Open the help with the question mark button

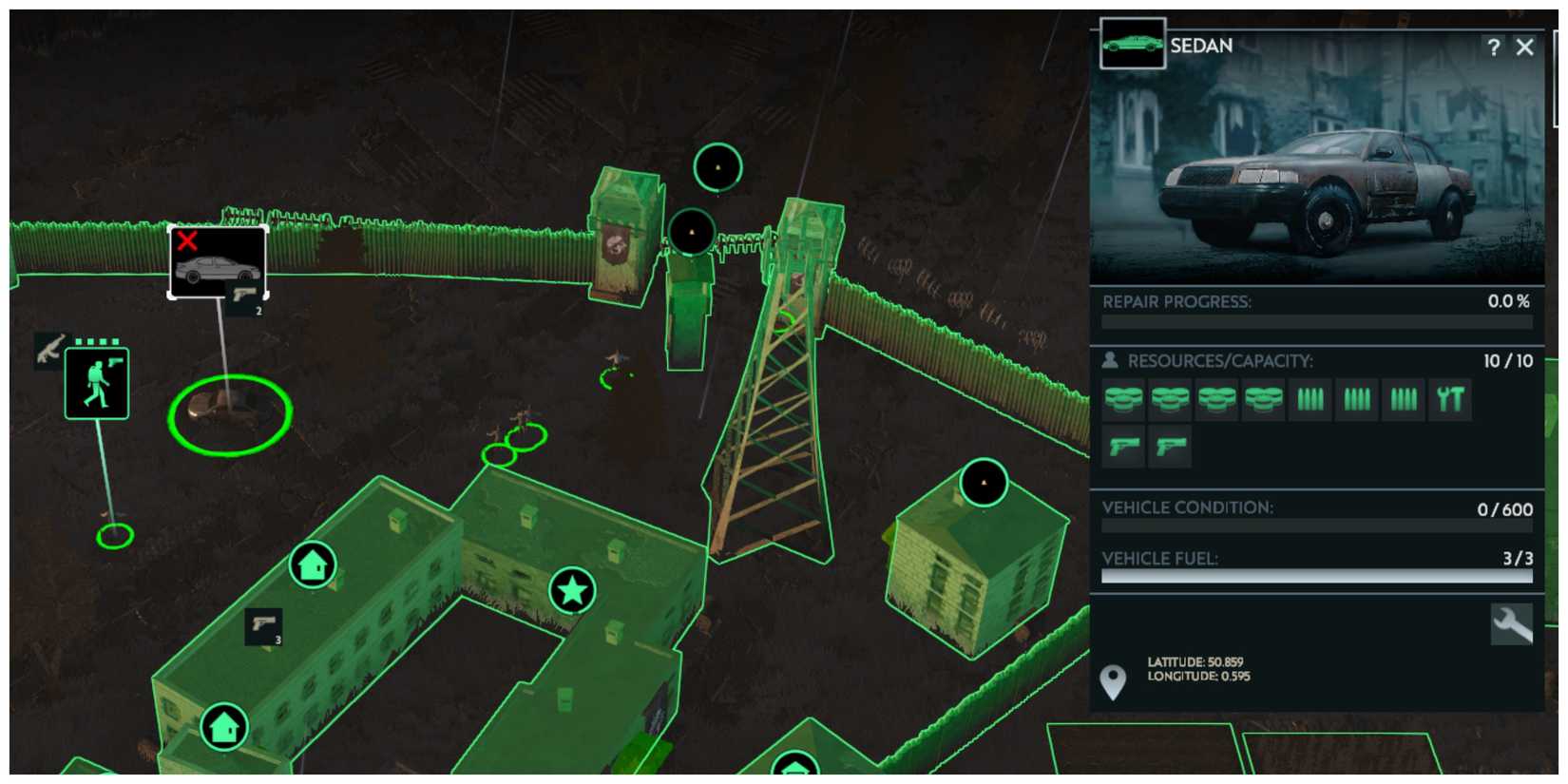click(x=1493, y=47)
